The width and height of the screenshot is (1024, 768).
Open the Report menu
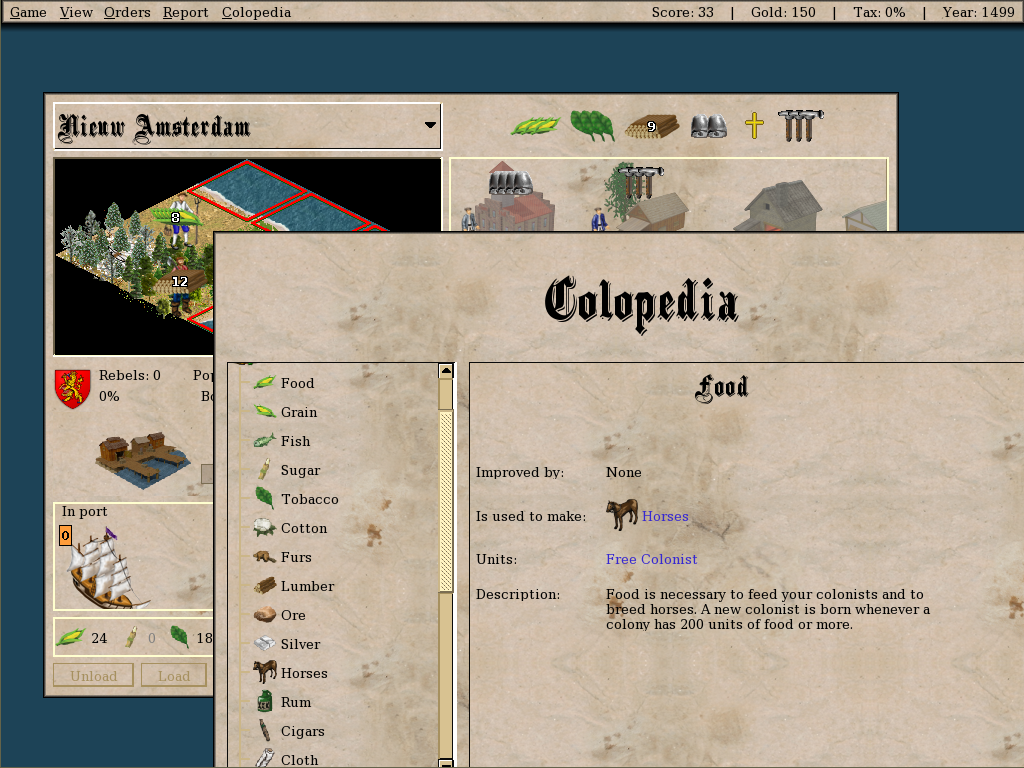186,12
